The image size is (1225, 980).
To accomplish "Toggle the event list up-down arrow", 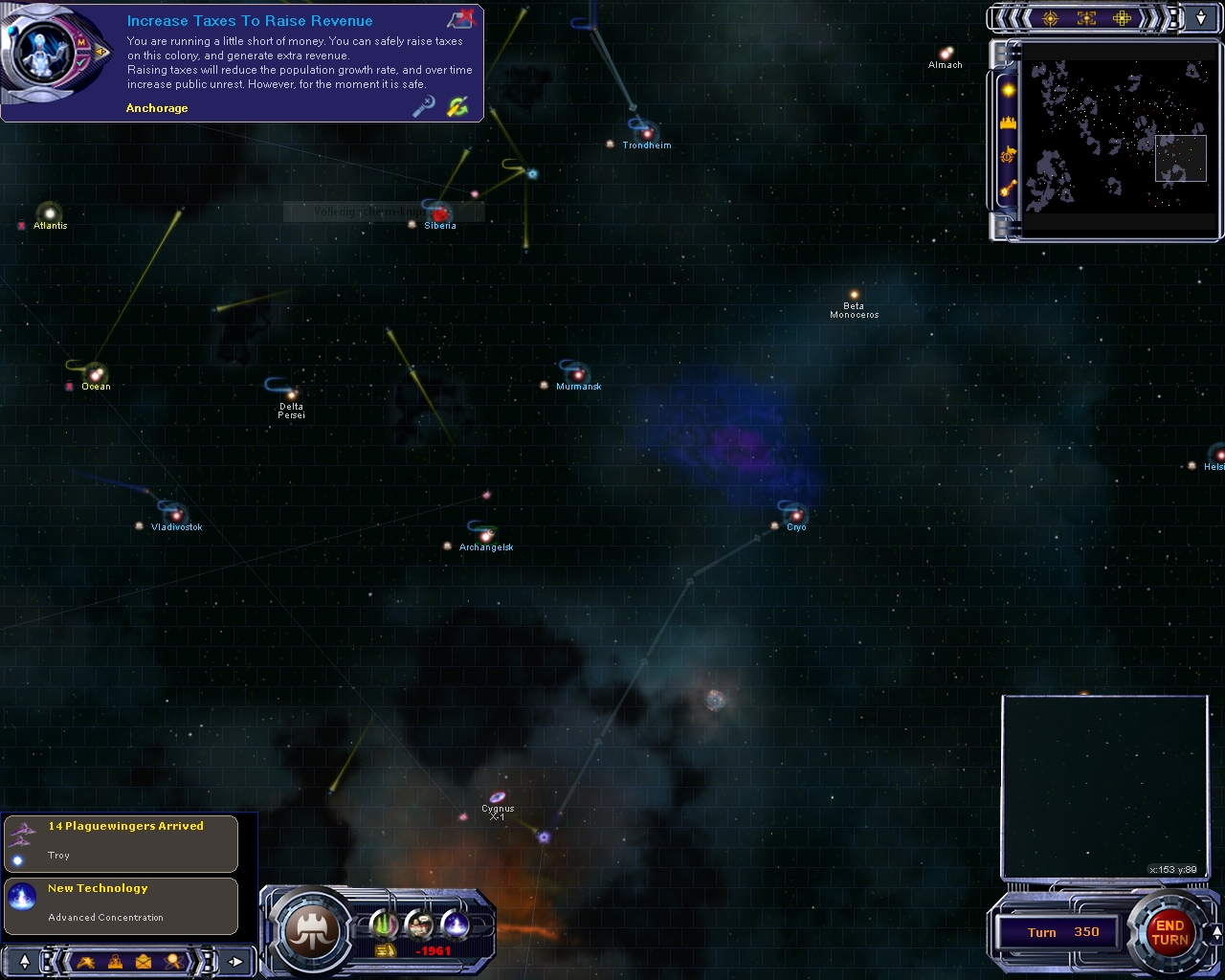I will click(x=25, y=961).
